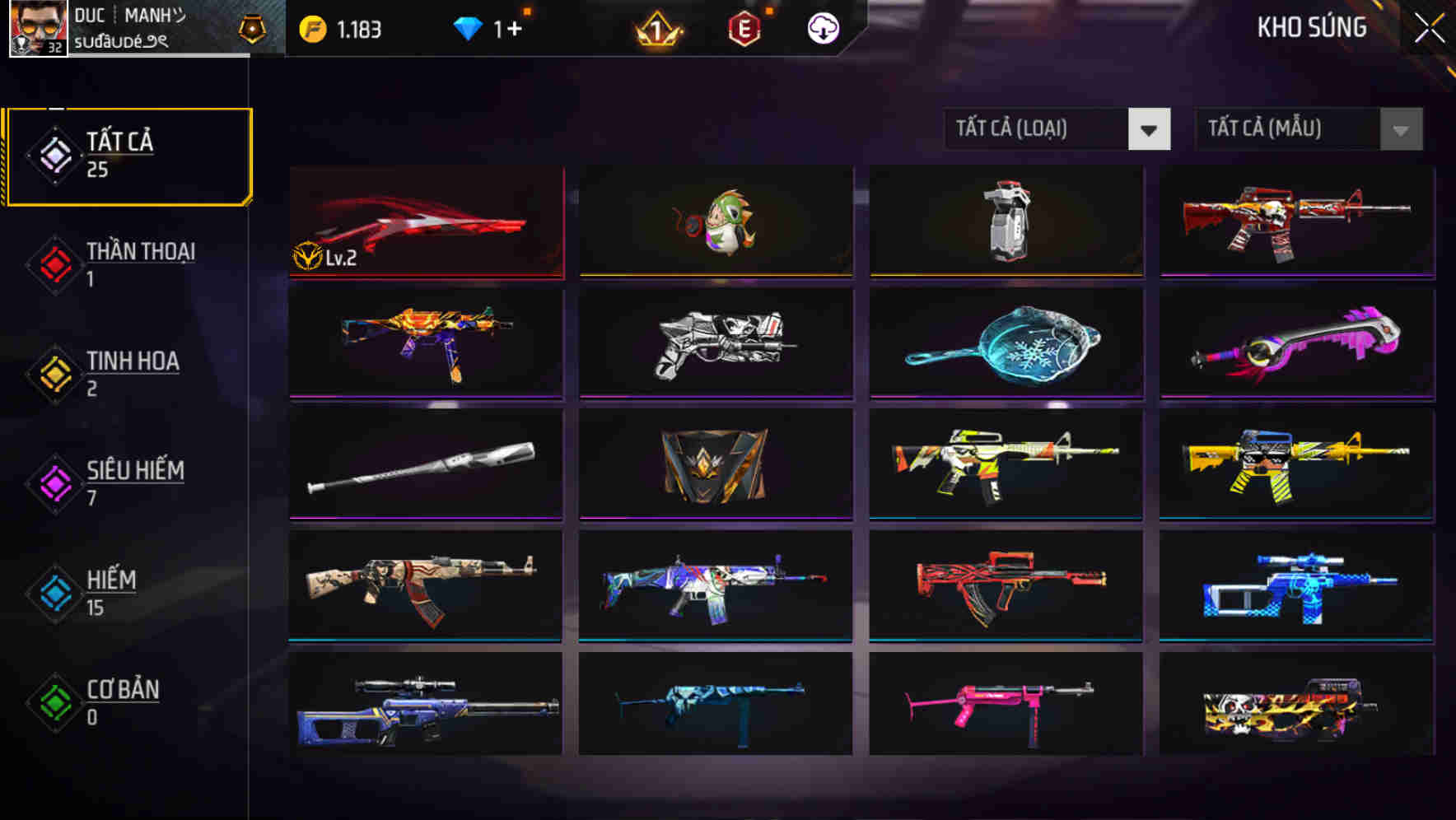The image size is (1456, 820).
Task: Close the KHO SÚNG screen
Action: [1426, 26]
